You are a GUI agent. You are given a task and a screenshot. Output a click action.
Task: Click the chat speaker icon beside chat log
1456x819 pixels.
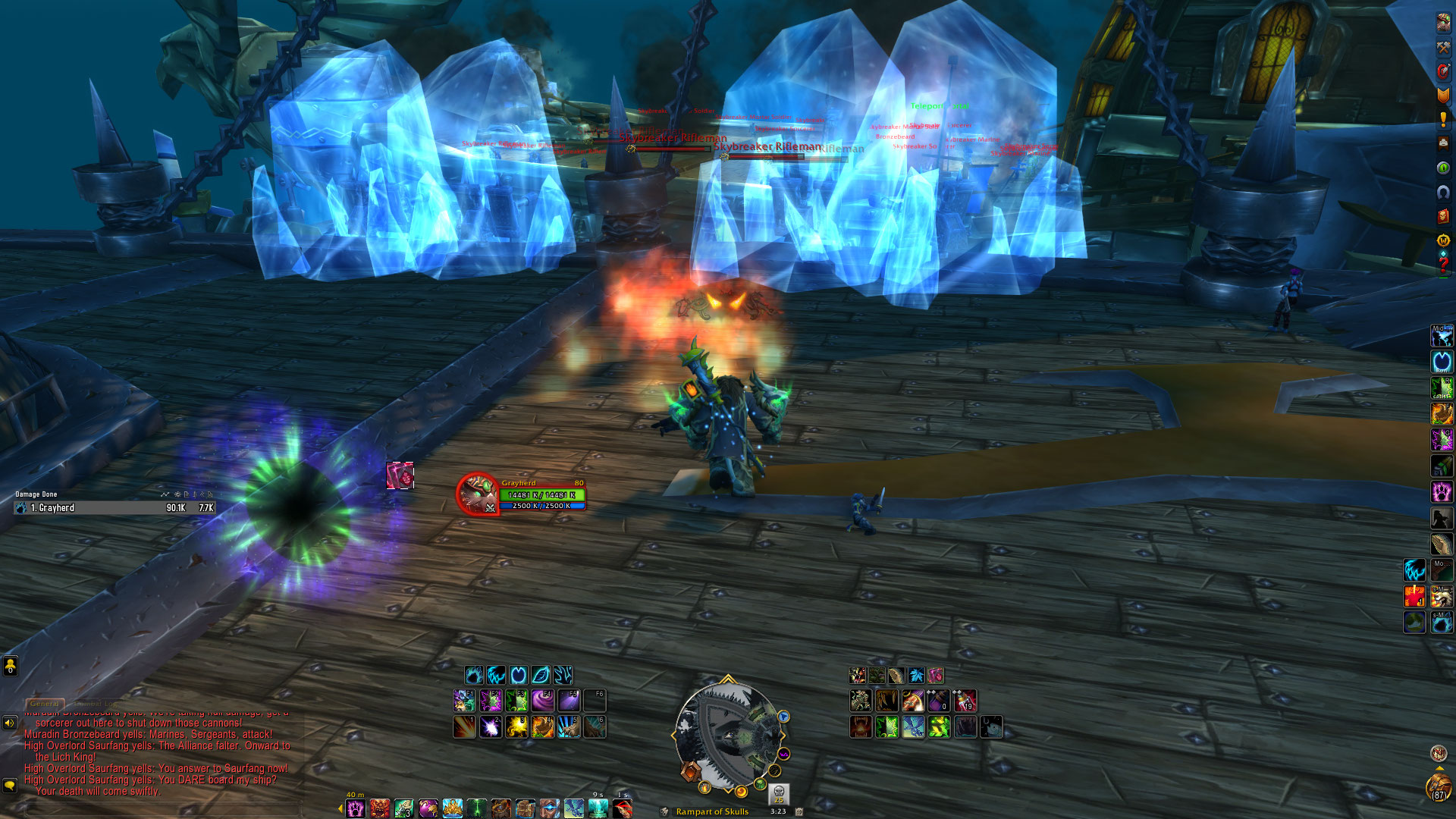click(10, 723)
